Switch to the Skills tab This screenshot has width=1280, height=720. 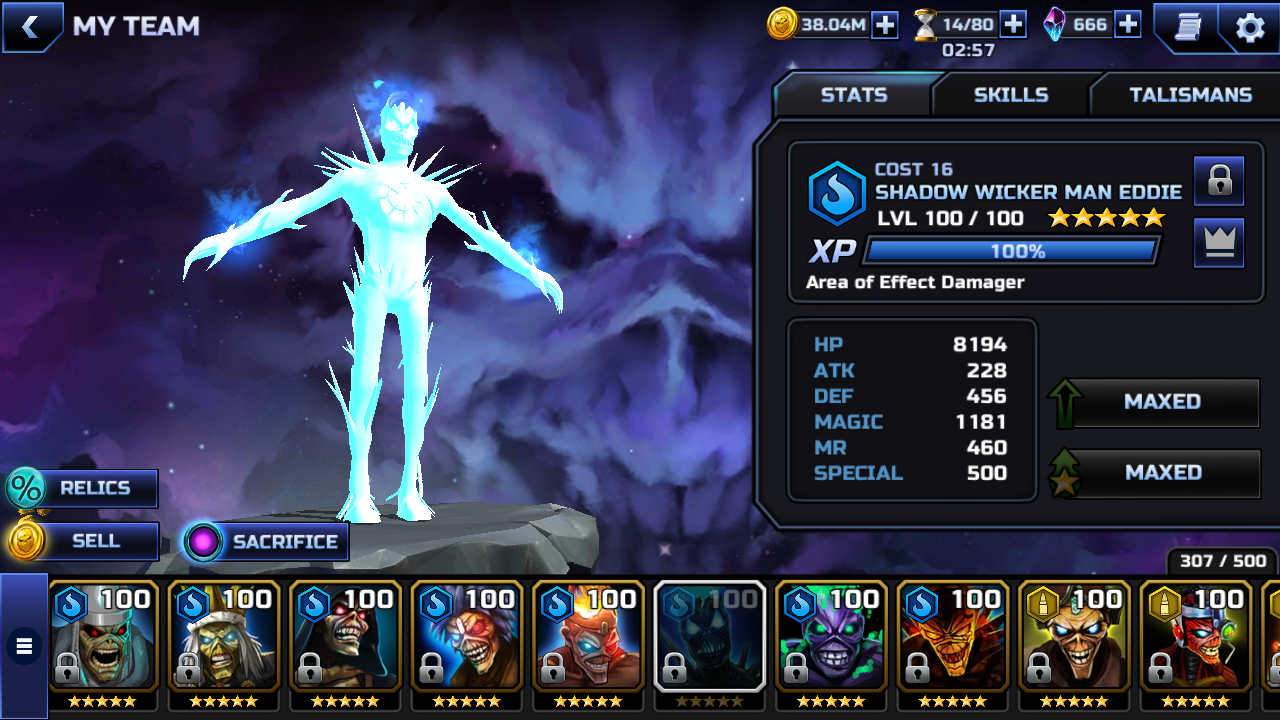1011,95
